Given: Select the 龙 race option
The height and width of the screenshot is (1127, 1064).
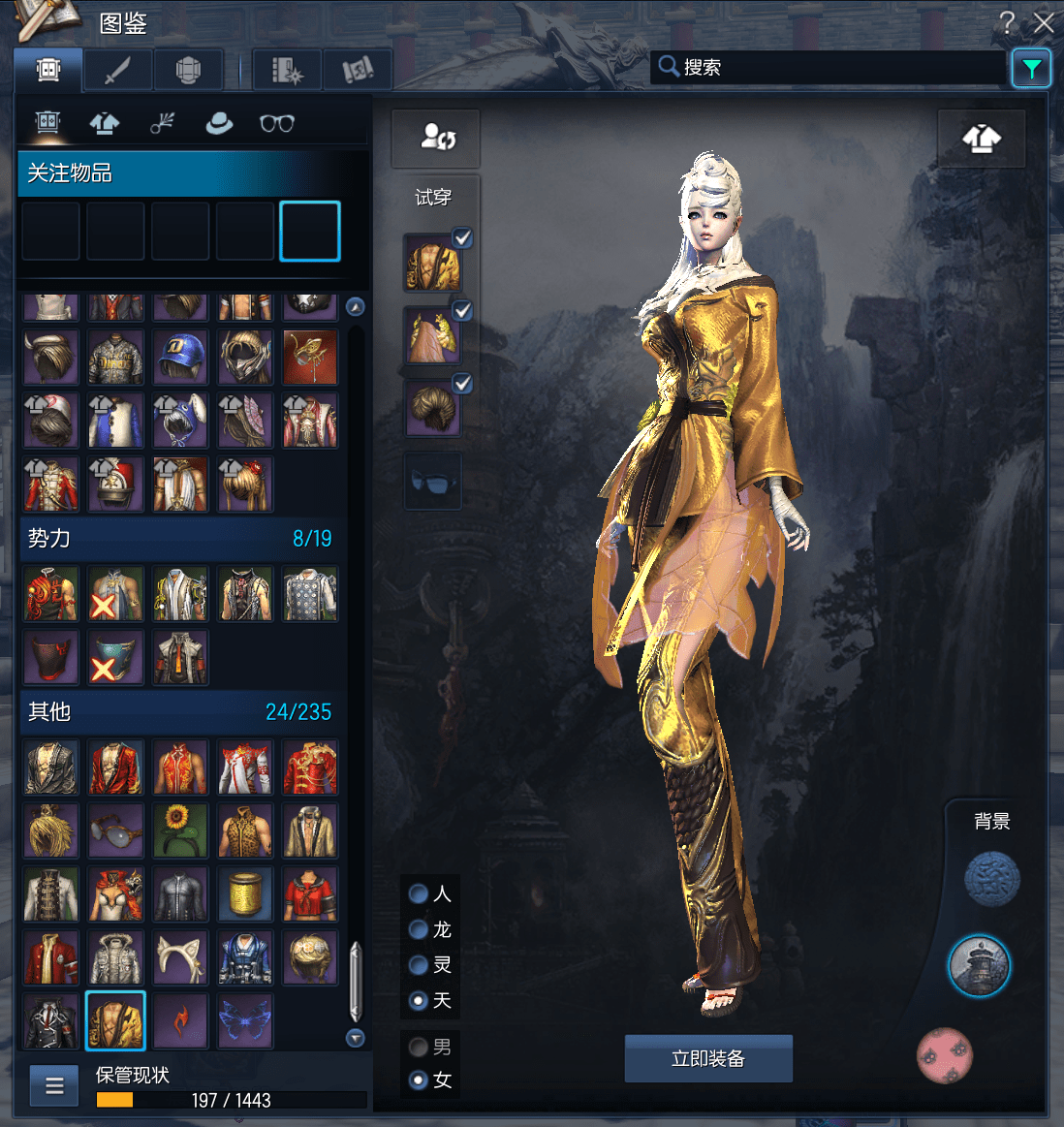Looking at the screenshot, I should [419, 929].
